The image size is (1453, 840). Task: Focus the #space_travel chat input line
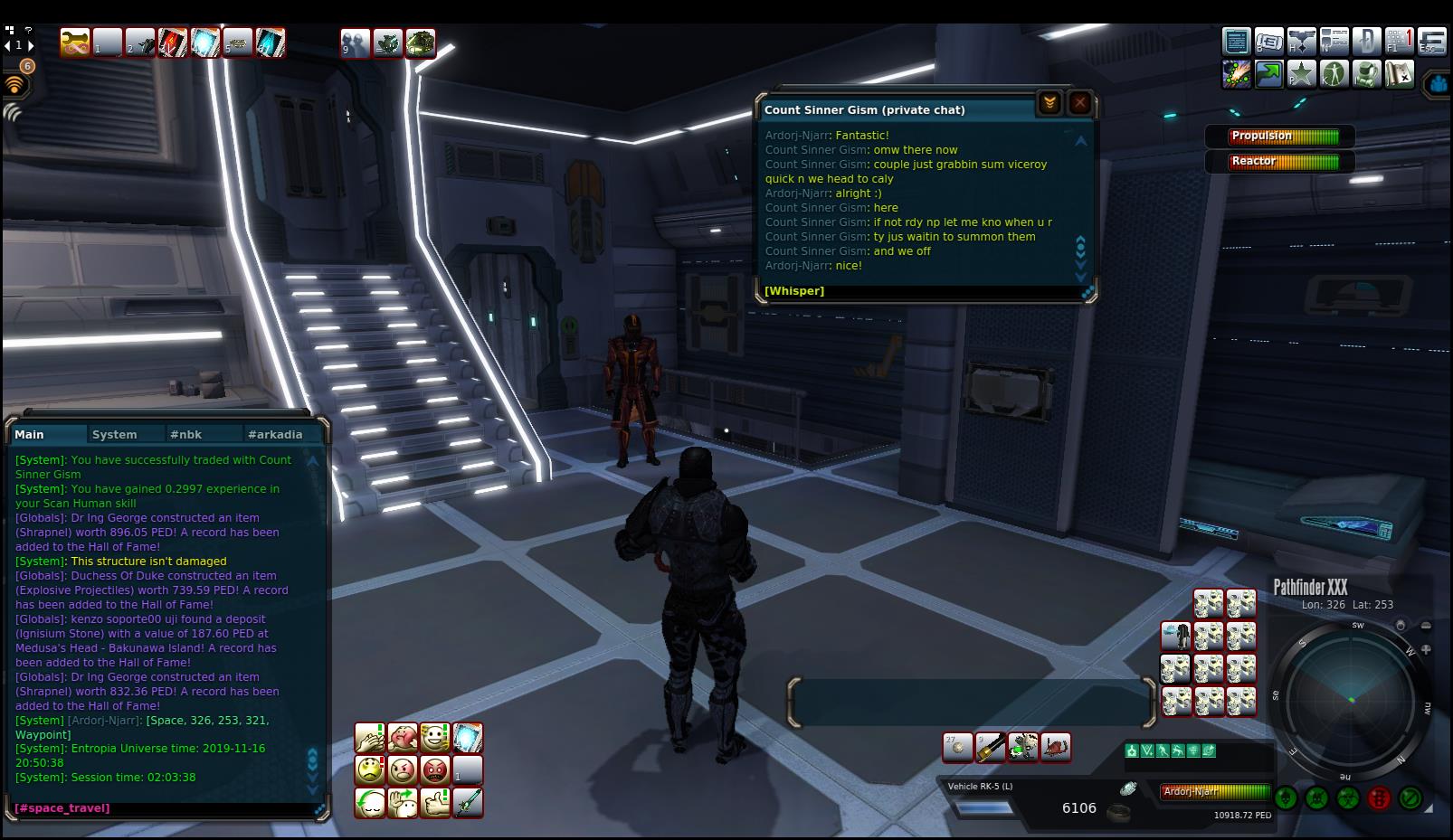(x=163, y=807)
